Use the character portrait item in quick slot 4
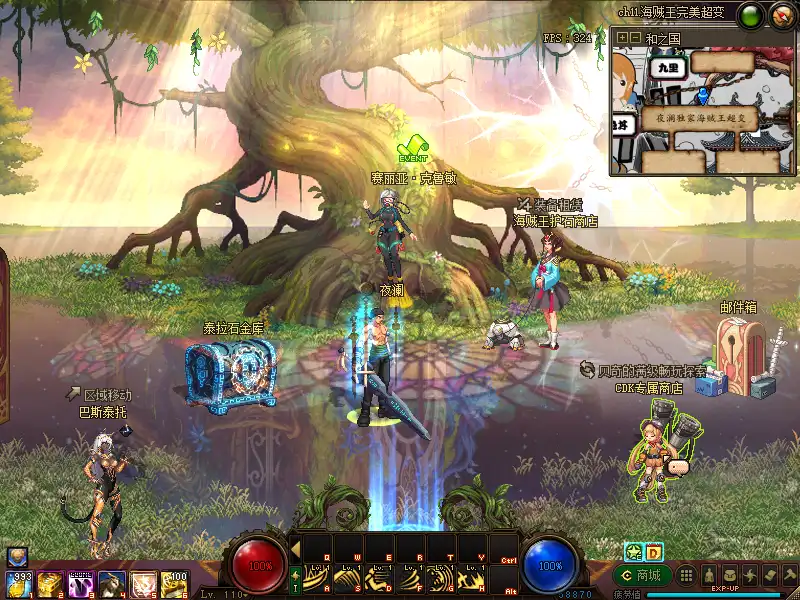The height and width of the screenshot is (600, 800). (x=112, y=583)
